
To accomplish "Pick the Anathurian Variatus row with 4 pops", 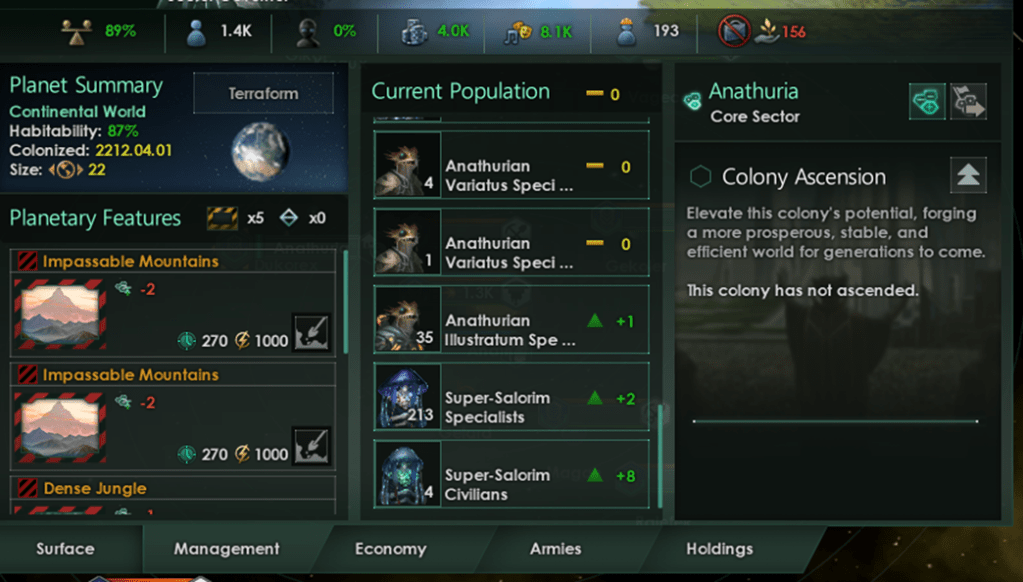I will click(x=511, y=175).
